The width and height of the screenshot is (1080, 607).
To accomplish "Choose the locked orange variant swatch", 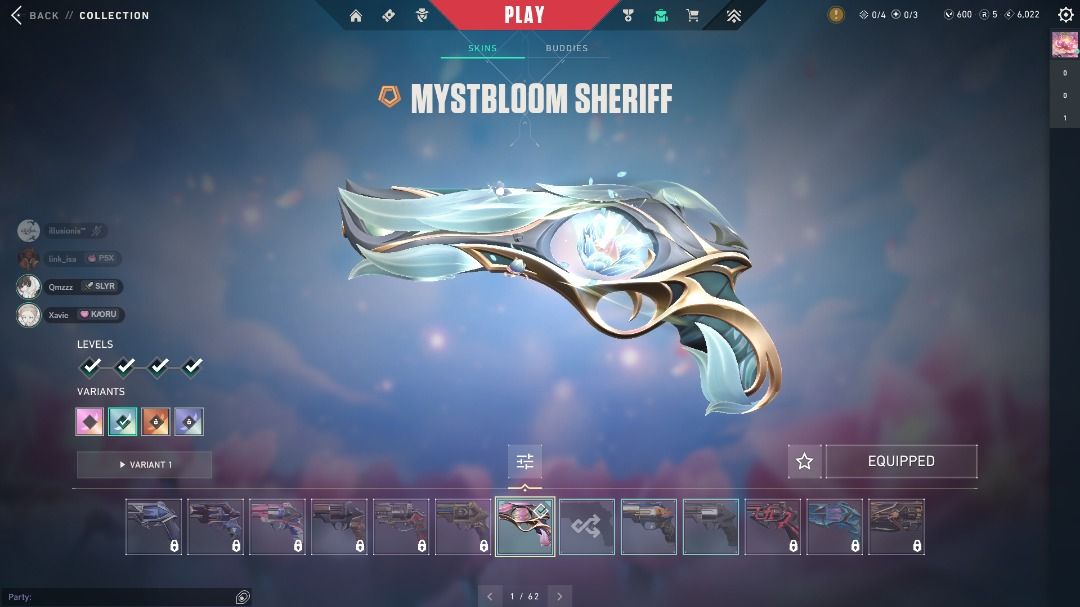I will 155,422.
